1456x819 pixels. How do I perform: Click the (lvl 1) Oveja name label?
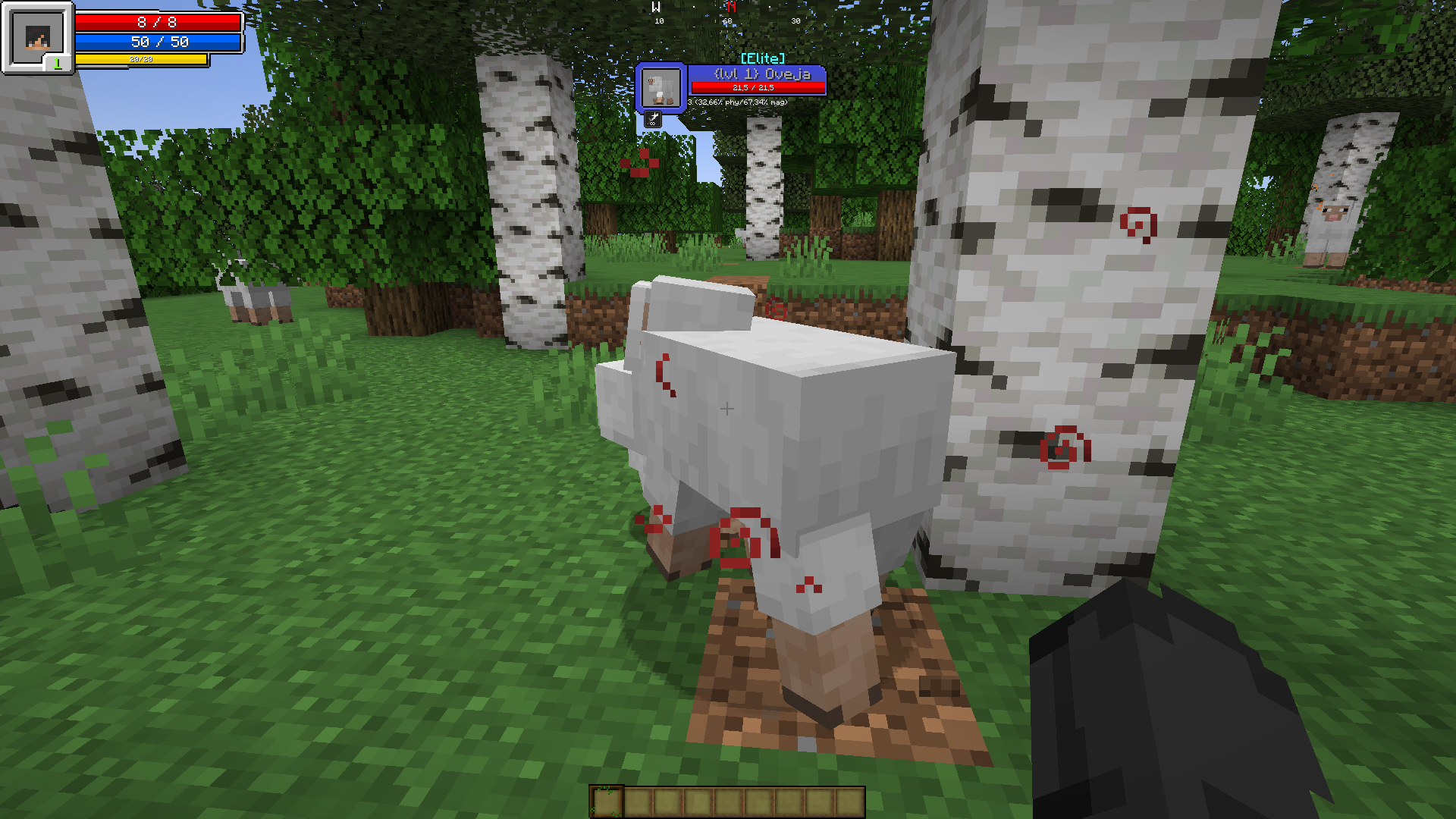click(x=762, y=74)
